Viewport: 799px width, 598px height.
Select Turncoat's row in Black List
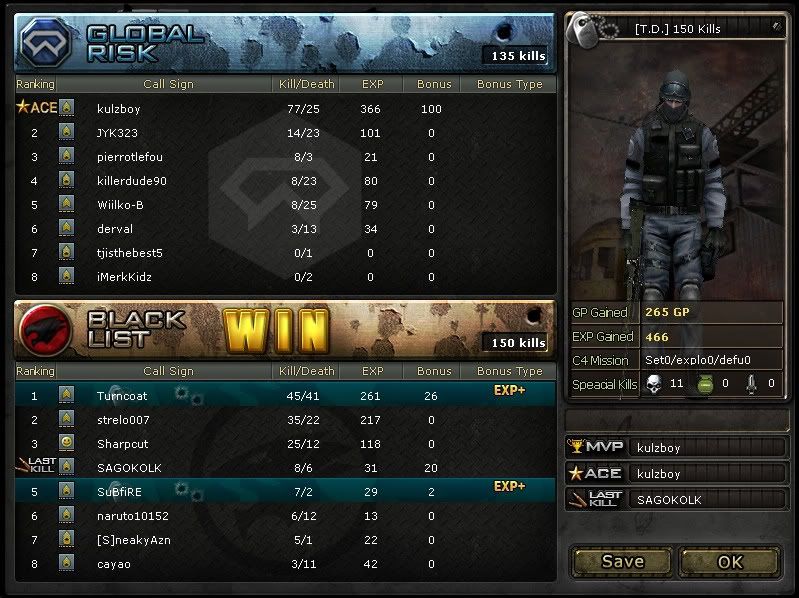[122, 396]
